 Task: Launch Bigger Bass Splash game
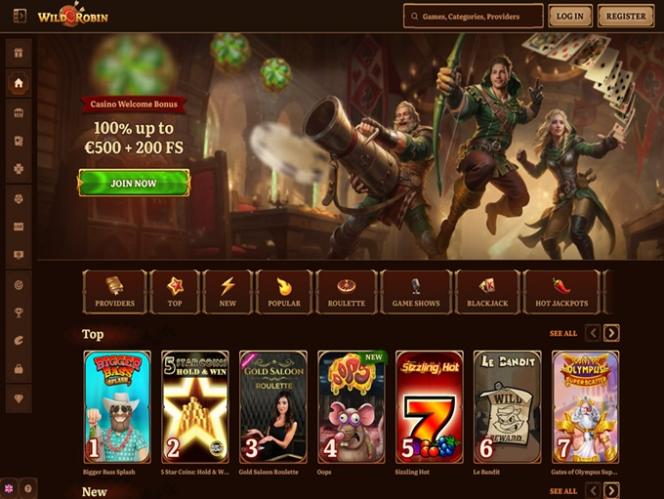(117, 407)
